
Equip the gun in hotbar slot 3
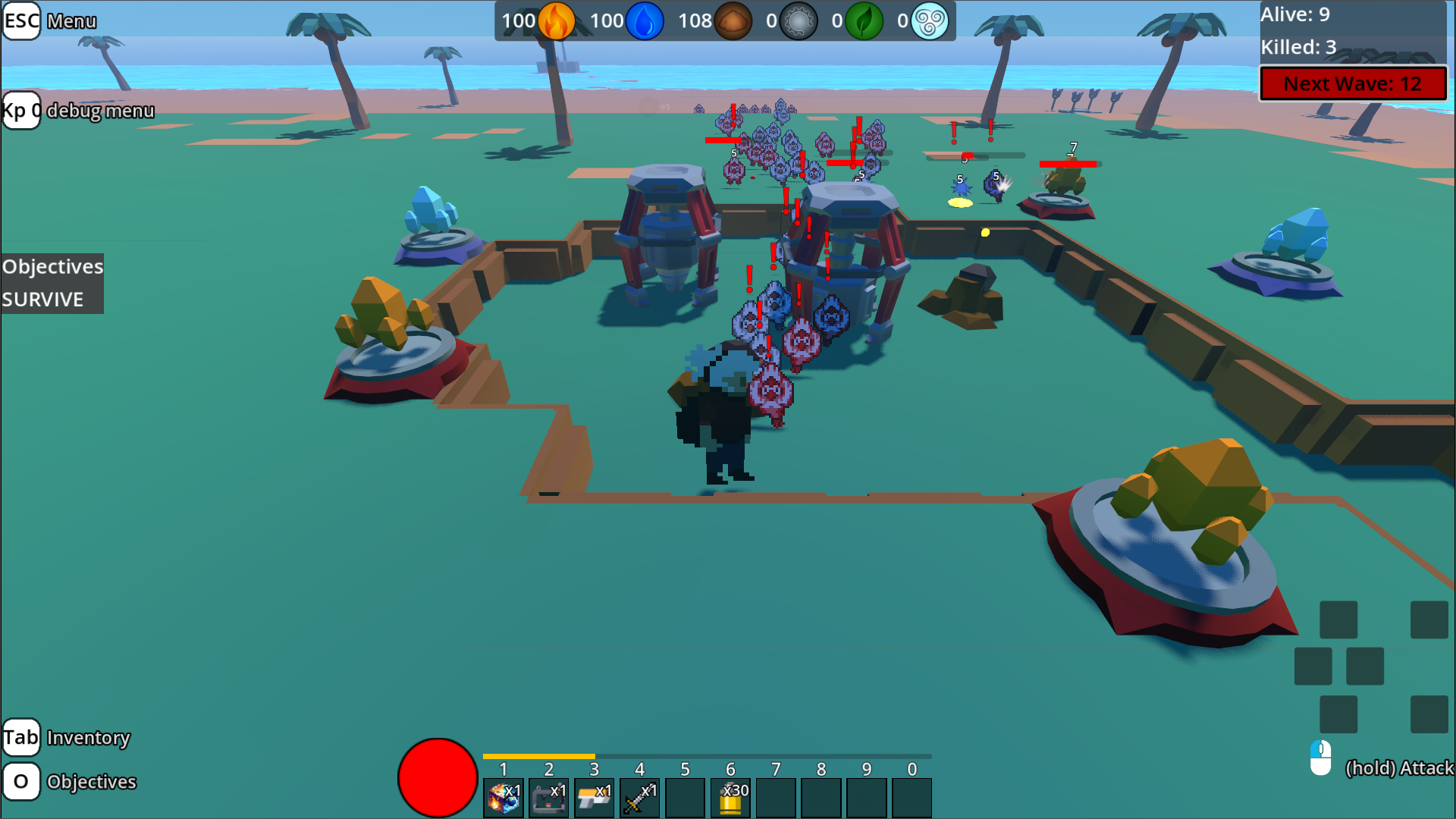pyautogui.click(x=594, y=796)
